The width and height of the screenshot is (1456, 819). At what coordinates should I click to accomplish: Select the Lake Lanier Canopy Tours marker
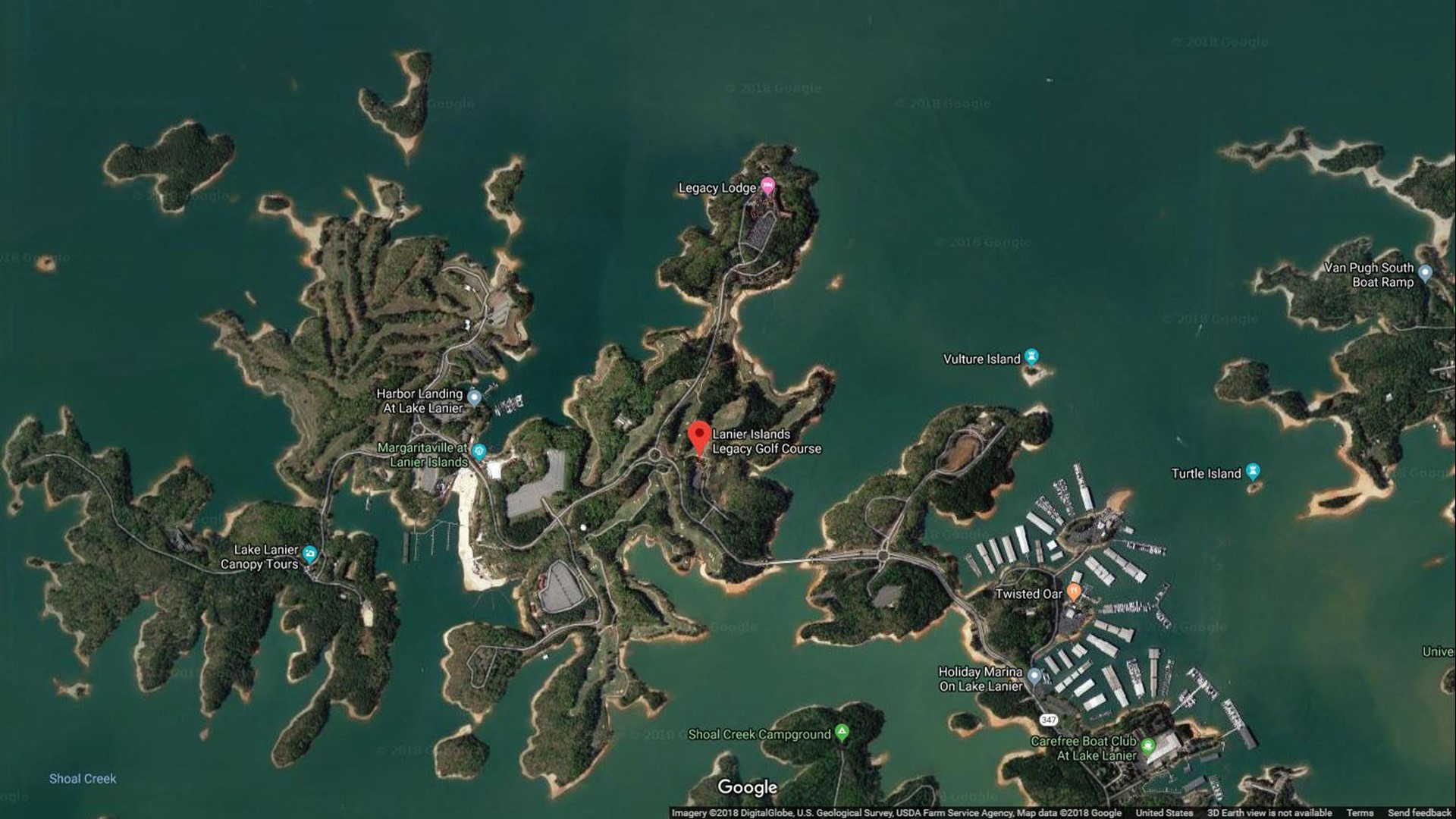(309, 554)
